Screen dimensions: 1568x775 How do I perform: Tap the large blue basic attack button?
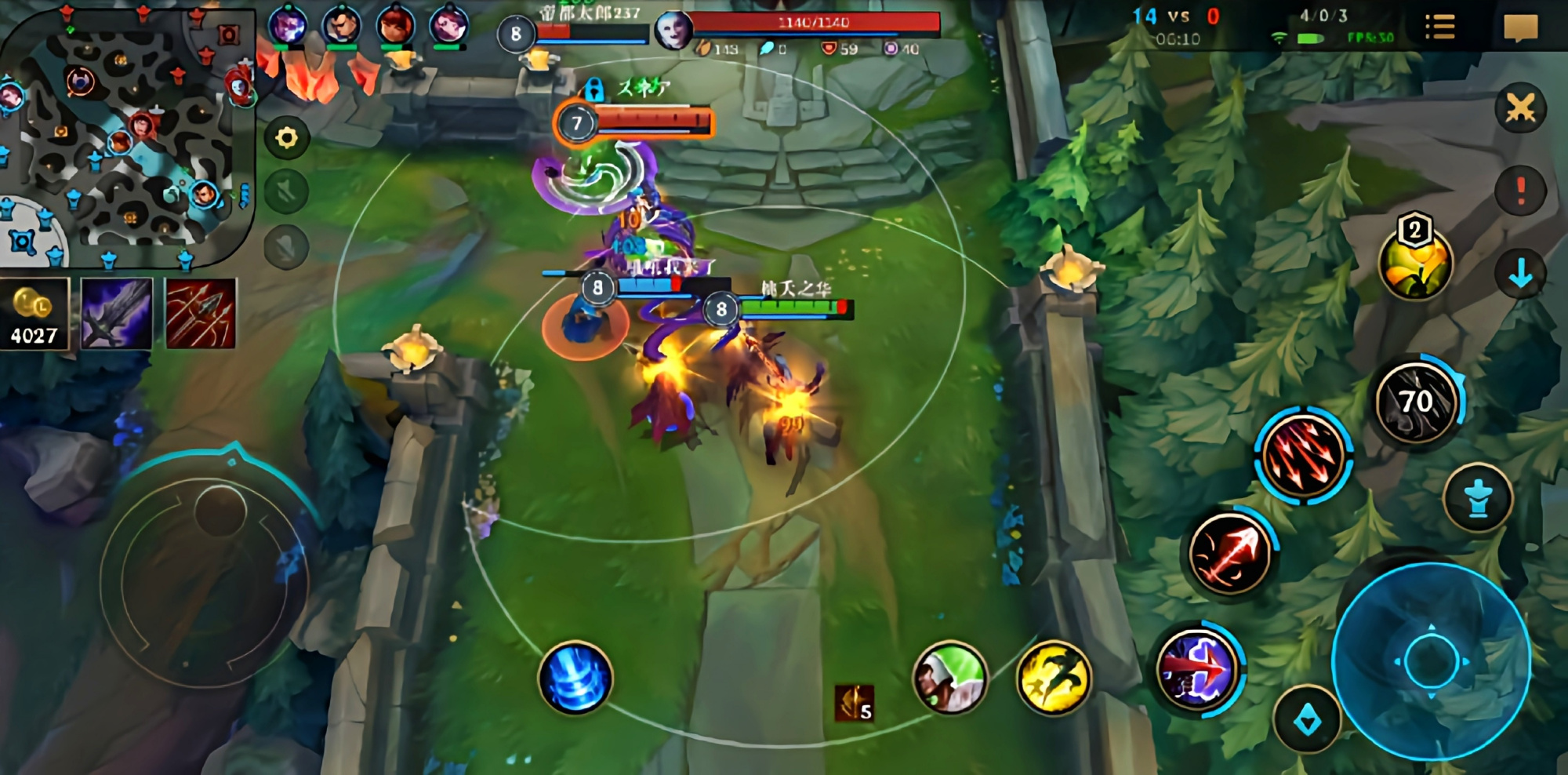click(1431, 661)
